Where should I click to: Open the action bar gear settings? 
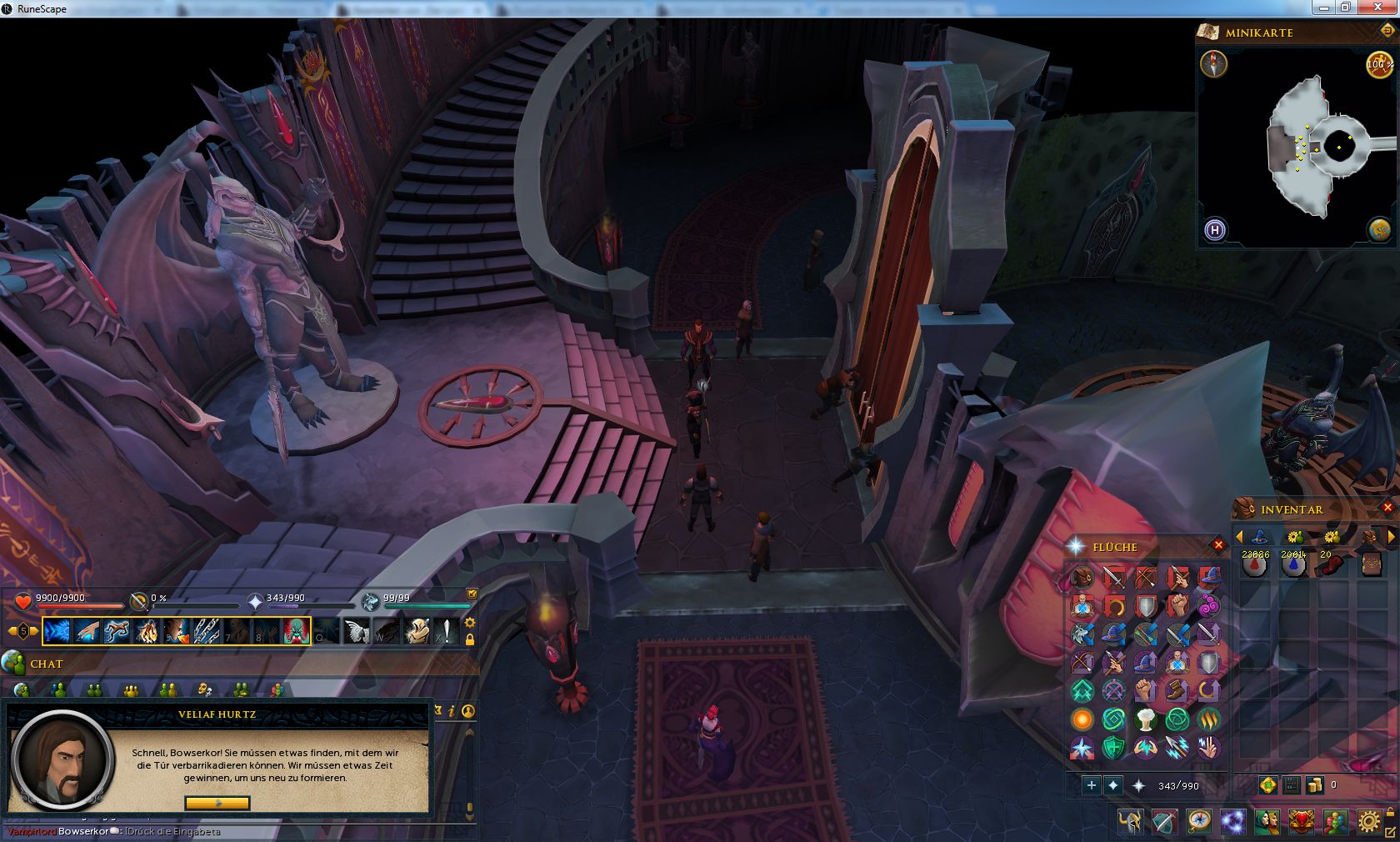470,623
